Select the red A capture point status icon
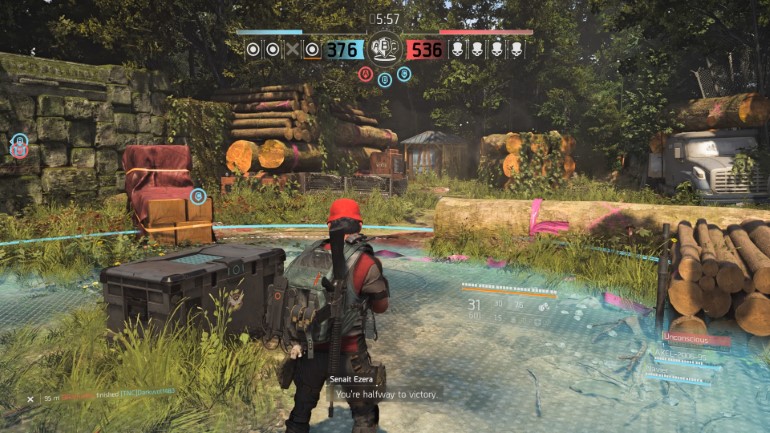The height and width of the screenshot is (433, 770). [366, 73]
